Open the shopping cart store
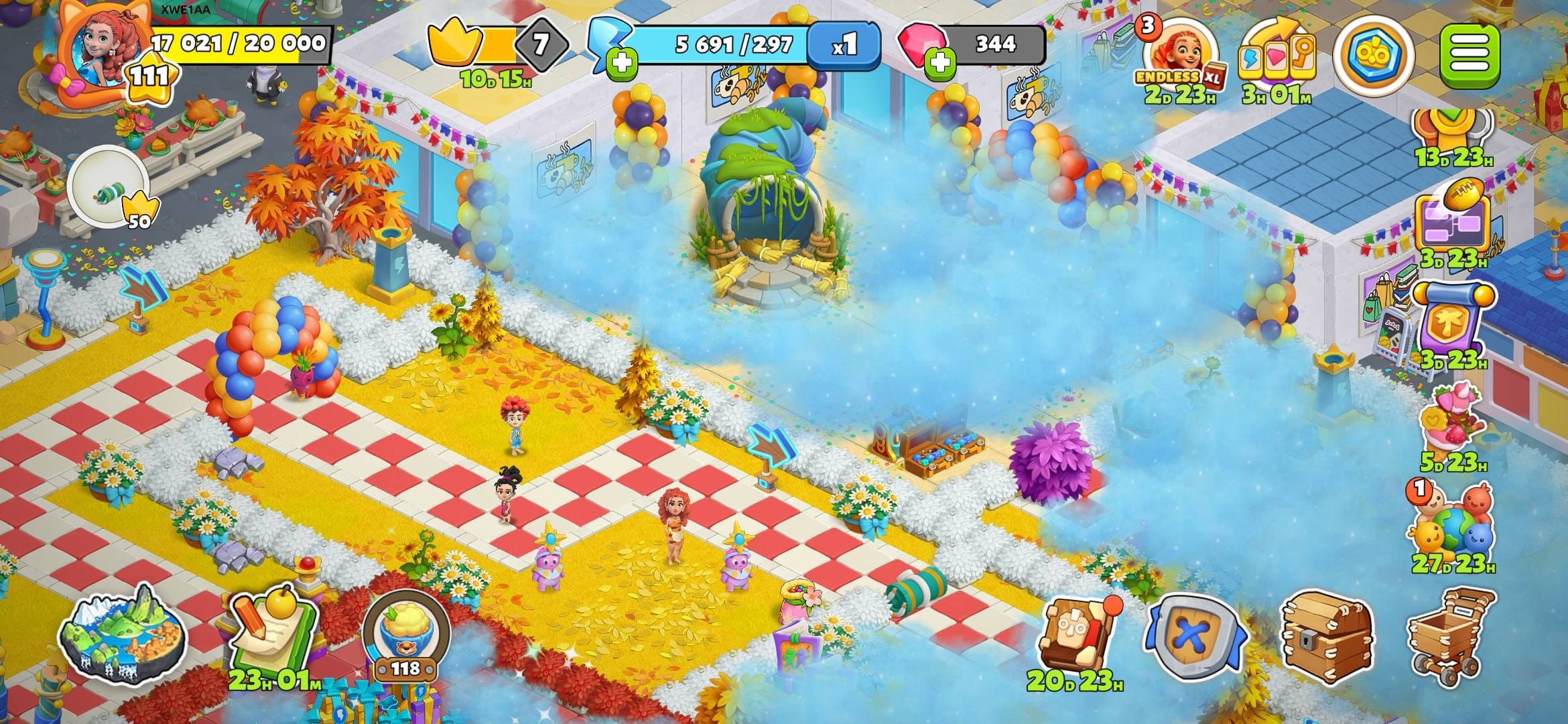1568x724 pixels. click(x=1451, y=633)
